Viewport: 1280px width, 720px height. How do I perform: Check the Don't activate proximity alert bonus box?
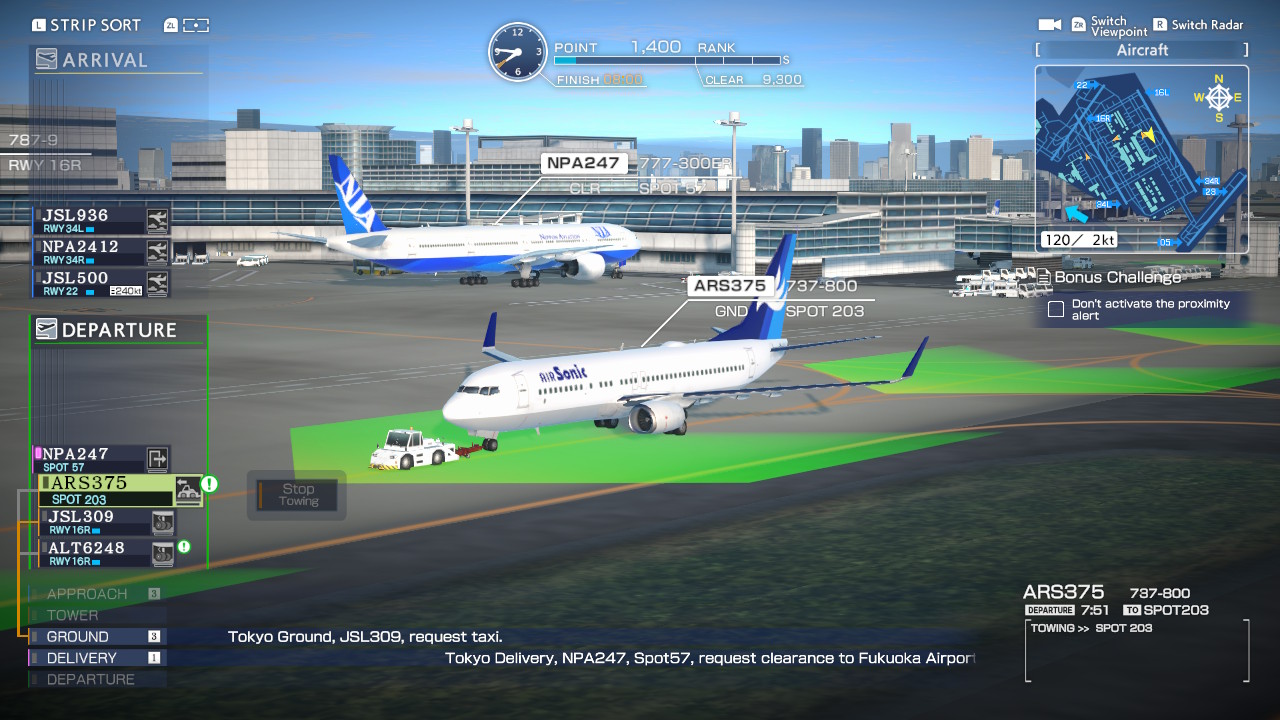(x=1055, y=309)
